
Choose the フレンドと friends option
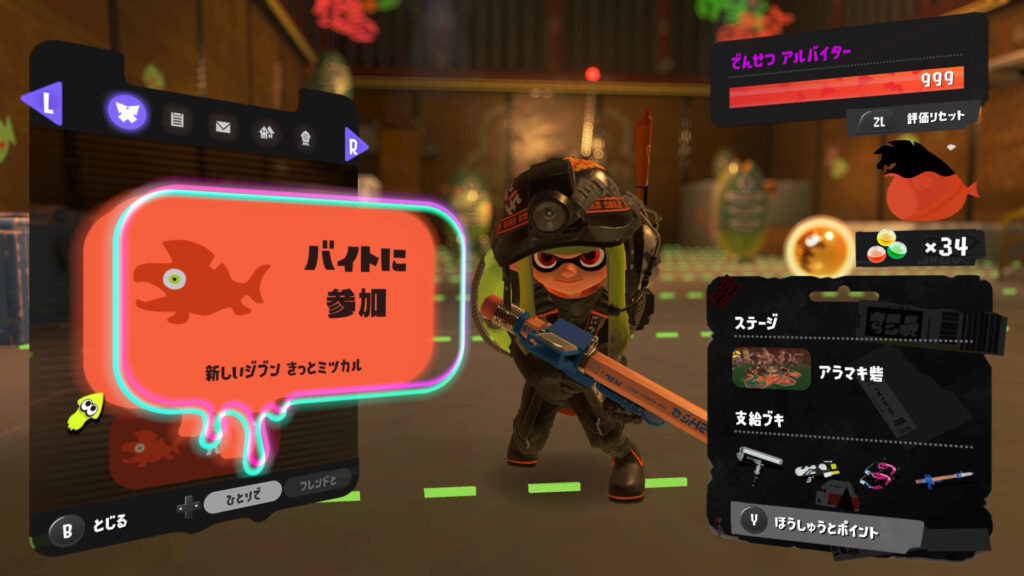coord(317,487)
